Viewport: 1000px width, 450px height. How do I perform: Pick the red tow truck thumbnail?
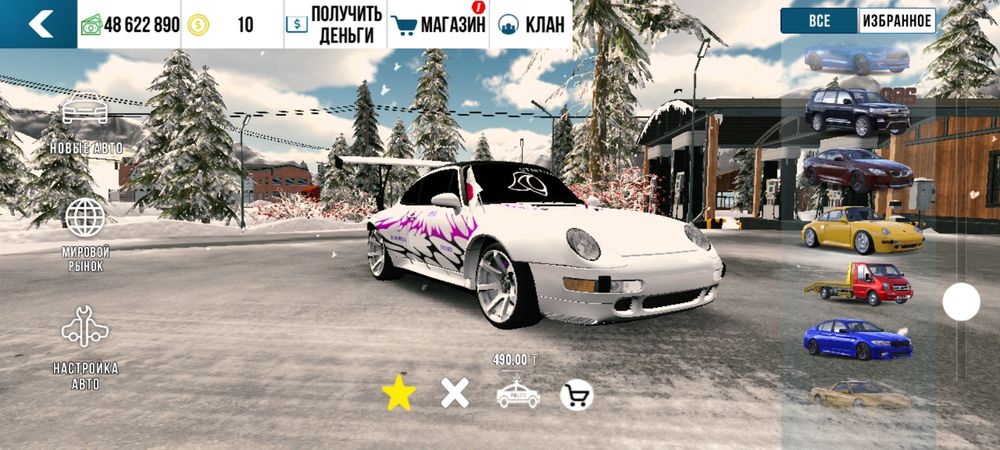859,285
